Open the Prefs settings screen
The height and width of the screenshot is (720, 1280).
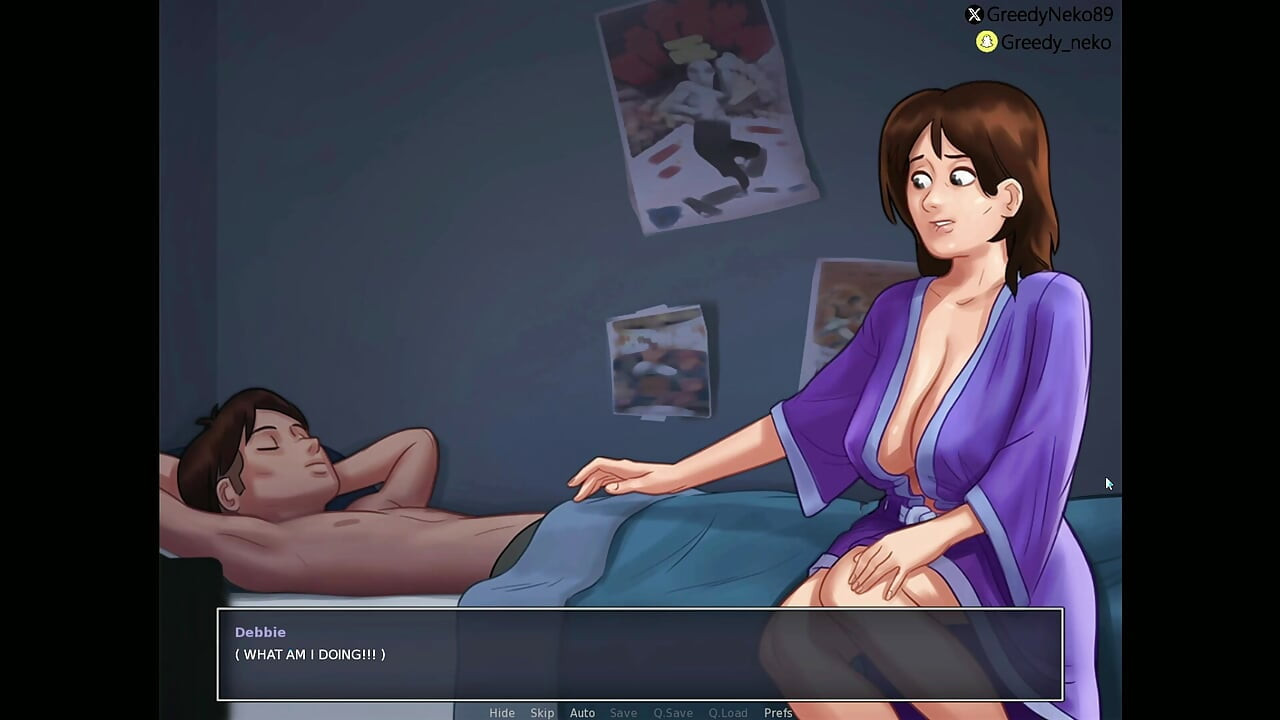778,713
